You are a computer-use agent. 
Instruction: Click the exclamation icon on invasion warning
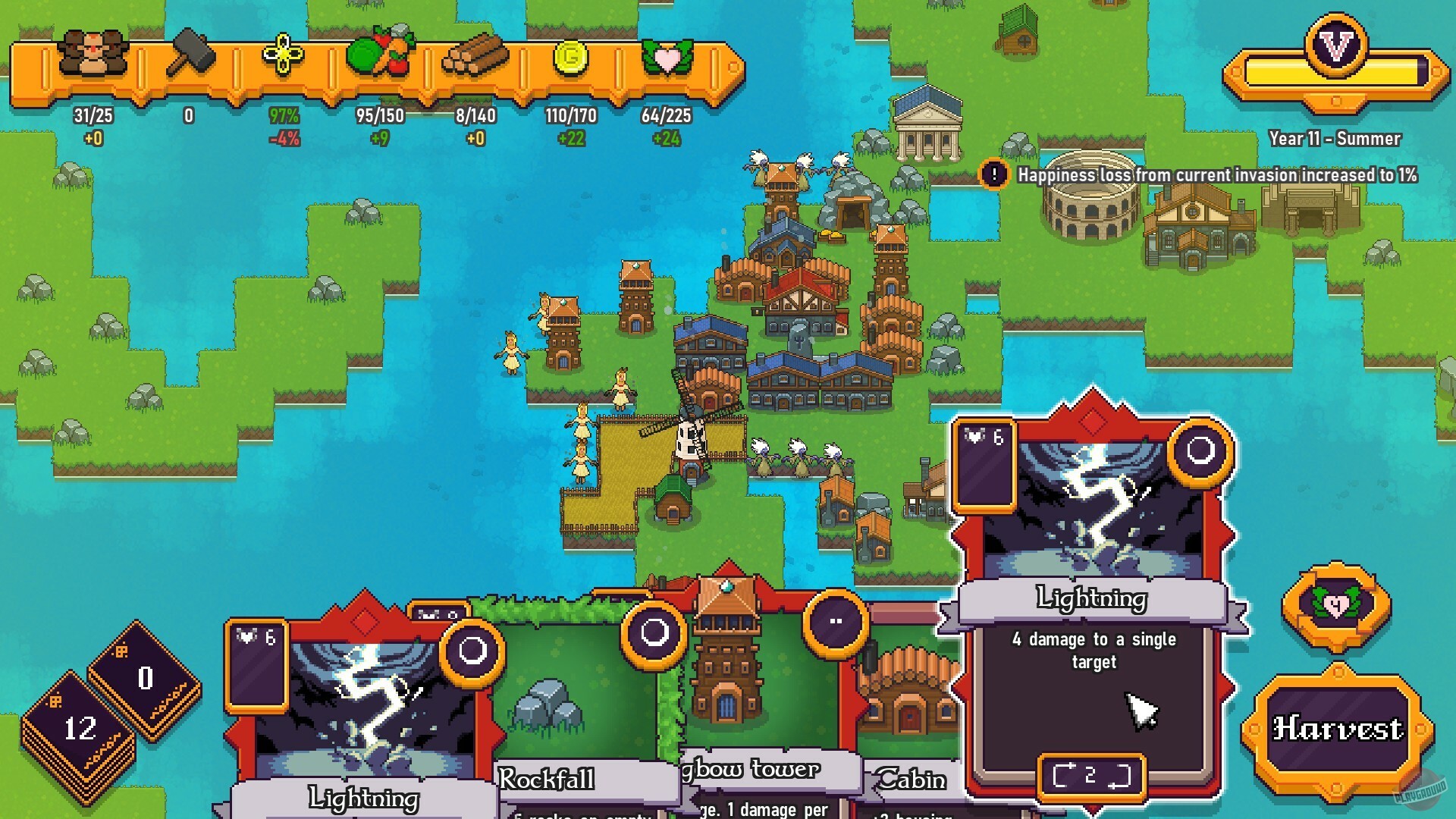pyautogui.click(x=994, y=174)
